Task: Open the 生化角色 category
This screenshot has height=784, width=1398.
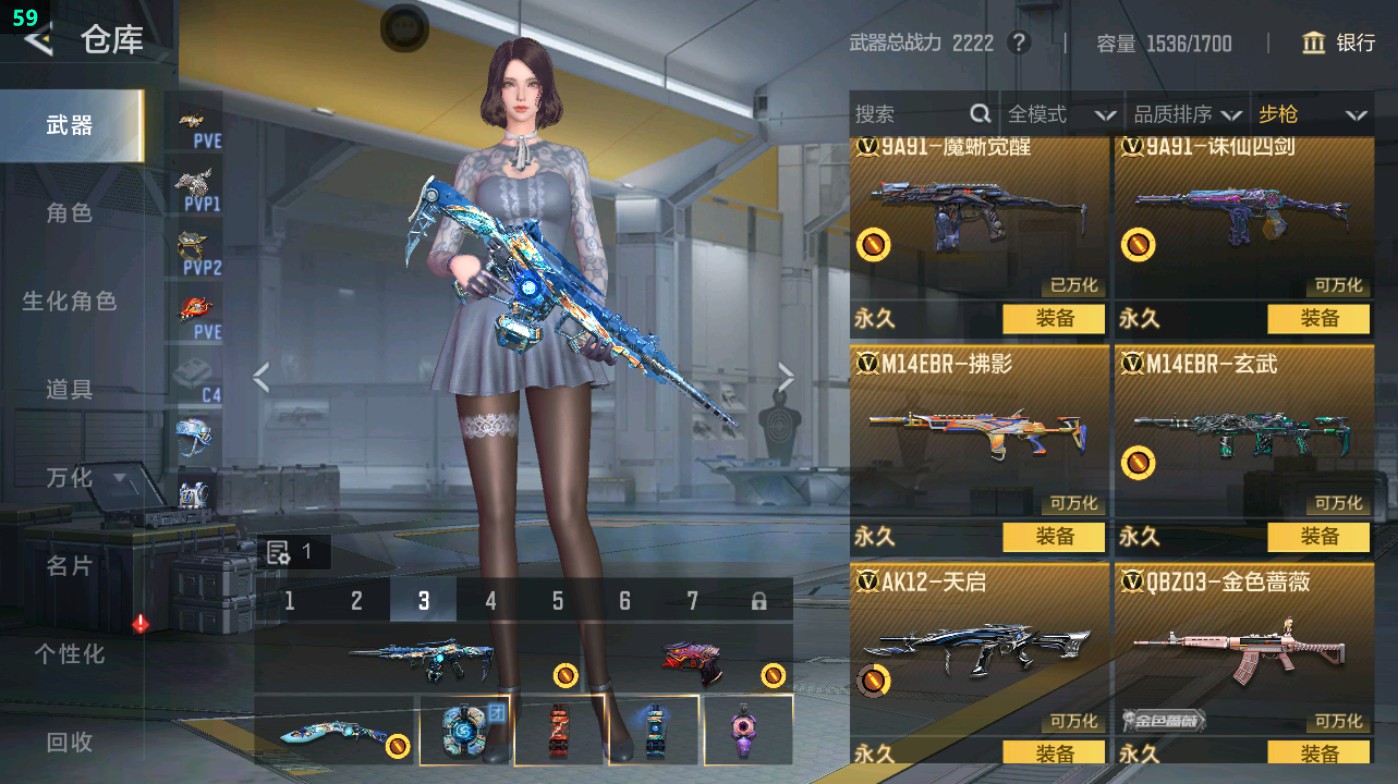Action: [69, 301]
